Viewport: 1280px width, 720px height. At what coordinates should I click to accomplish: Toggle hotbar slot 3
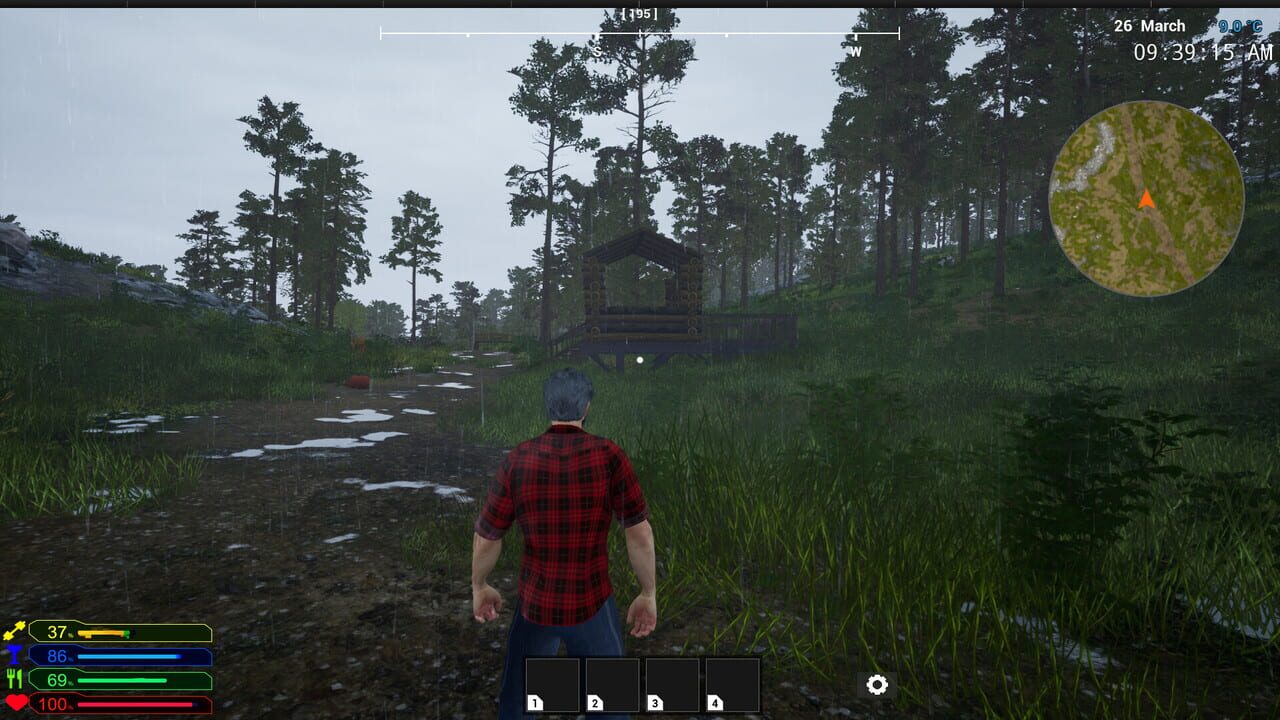(672, 685)
